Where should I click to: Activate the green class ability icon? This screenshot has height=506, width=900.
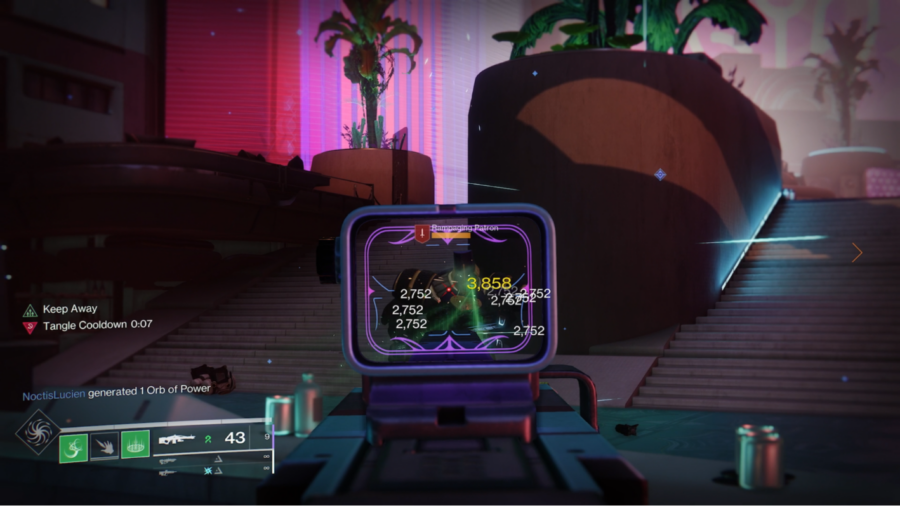[x=135, y=444]
